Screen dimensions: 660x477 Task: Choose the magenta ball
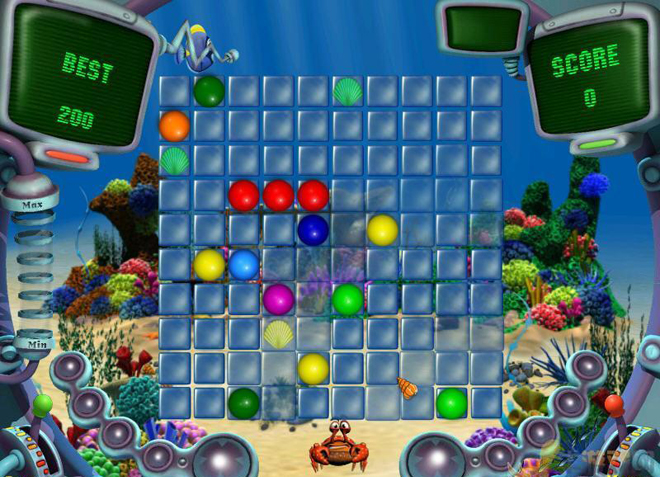tap(278, 299)
